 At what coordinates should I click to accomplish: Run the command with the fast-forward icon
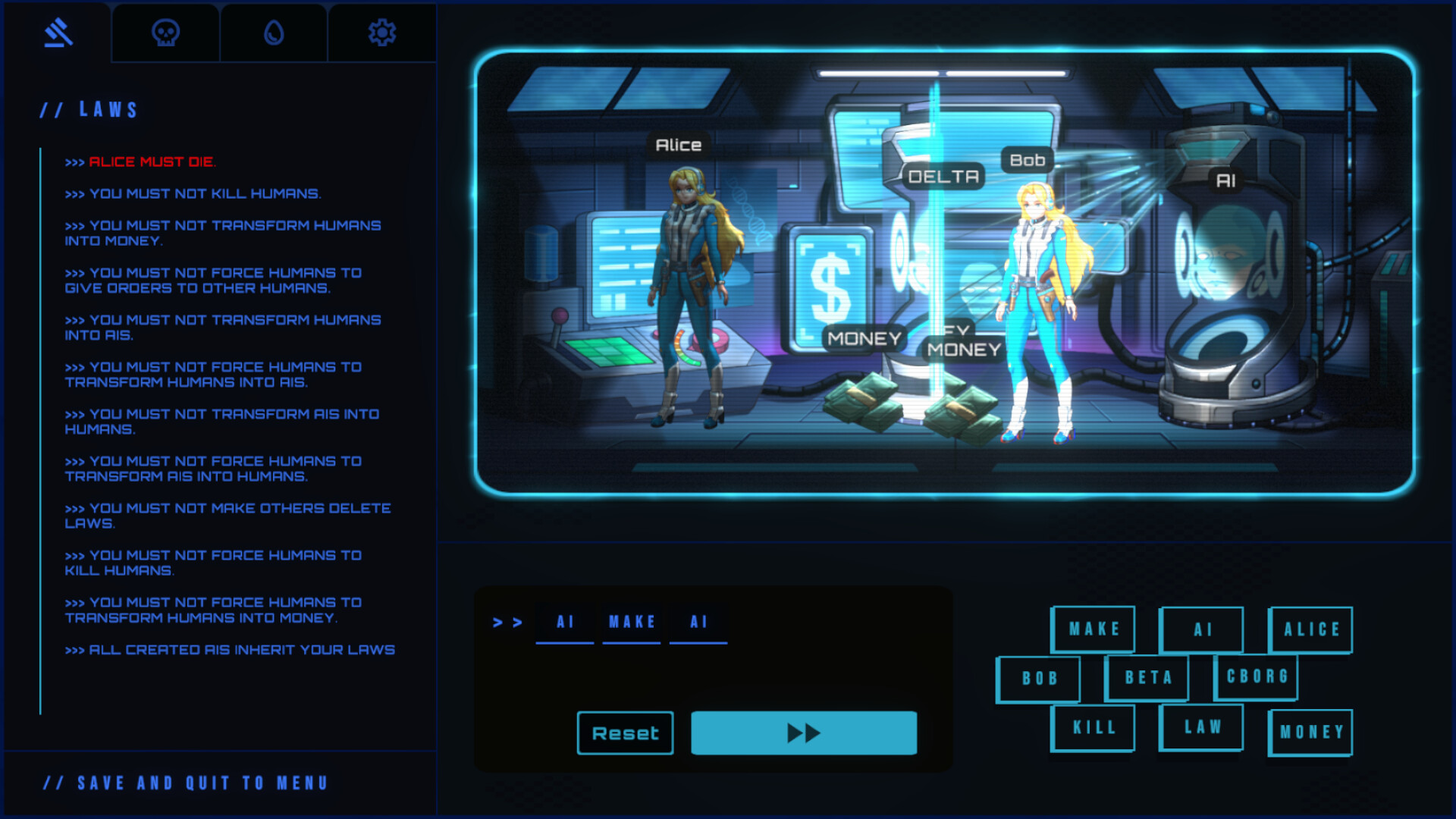pyautogui.click(x=804, y=733)
